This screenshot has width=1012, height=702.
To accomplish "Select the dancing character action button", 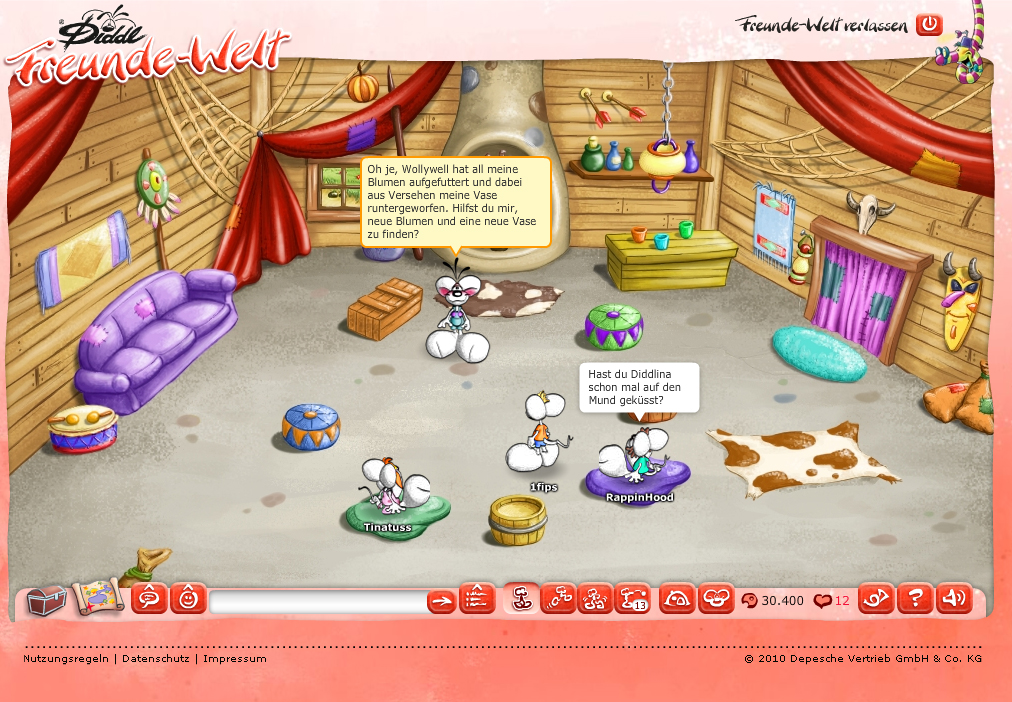I will pos(596,598).
